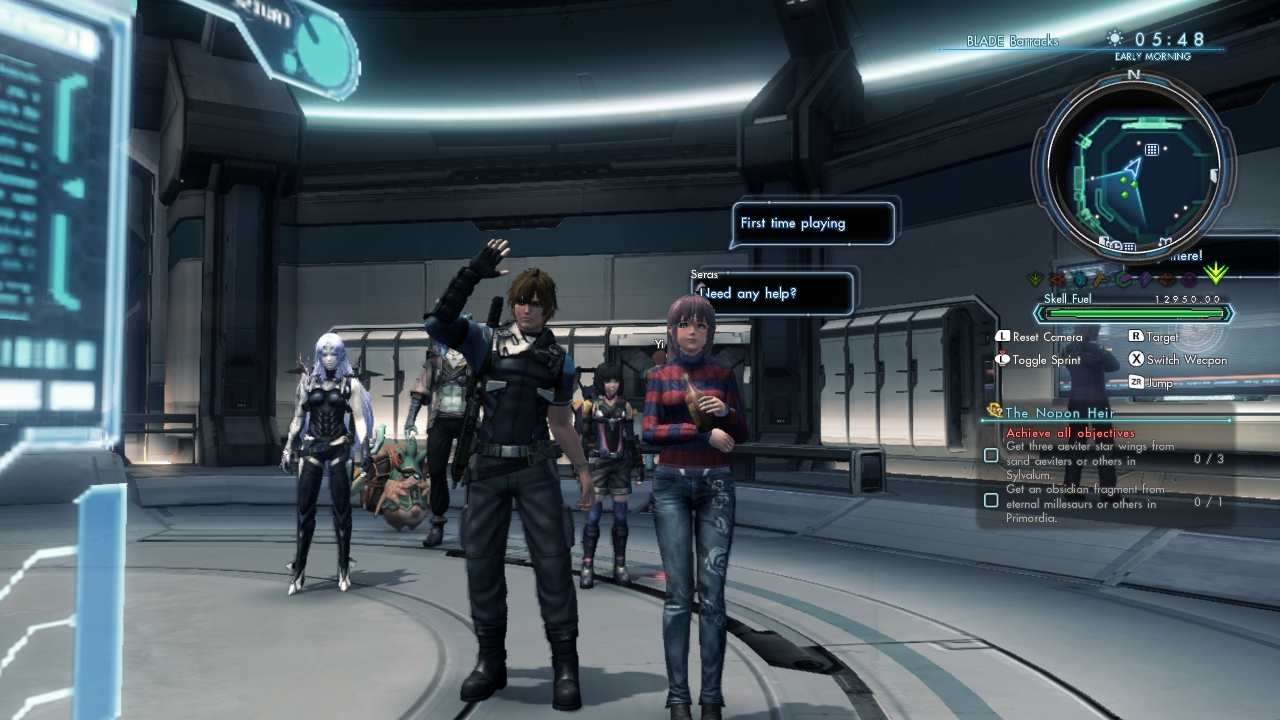Click the "First time playing" speech bubble
1280x720 pixels.
click(813, 223)
